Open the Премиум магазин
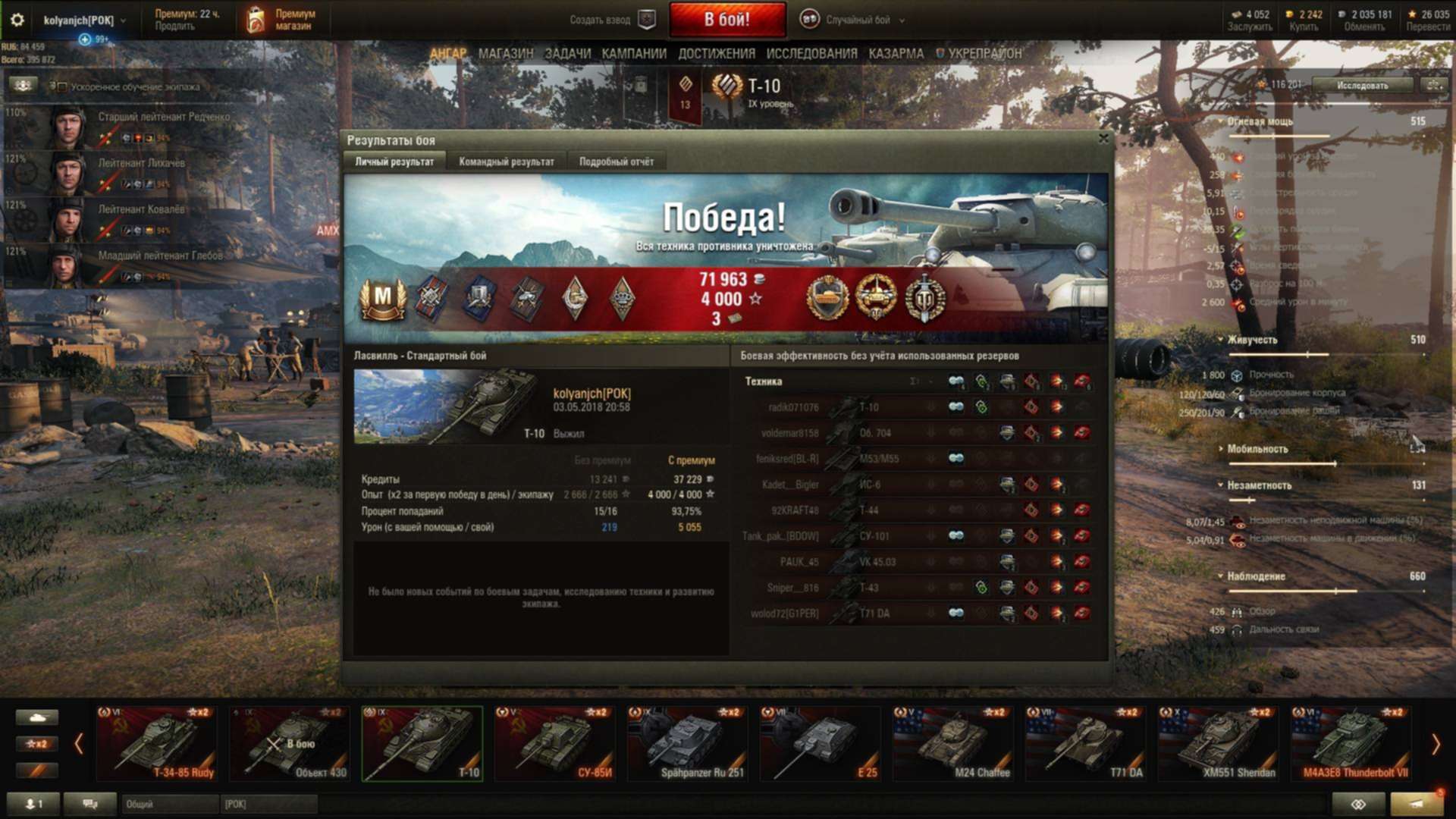The image size is (1456, 819). click(x=282, y=20)
